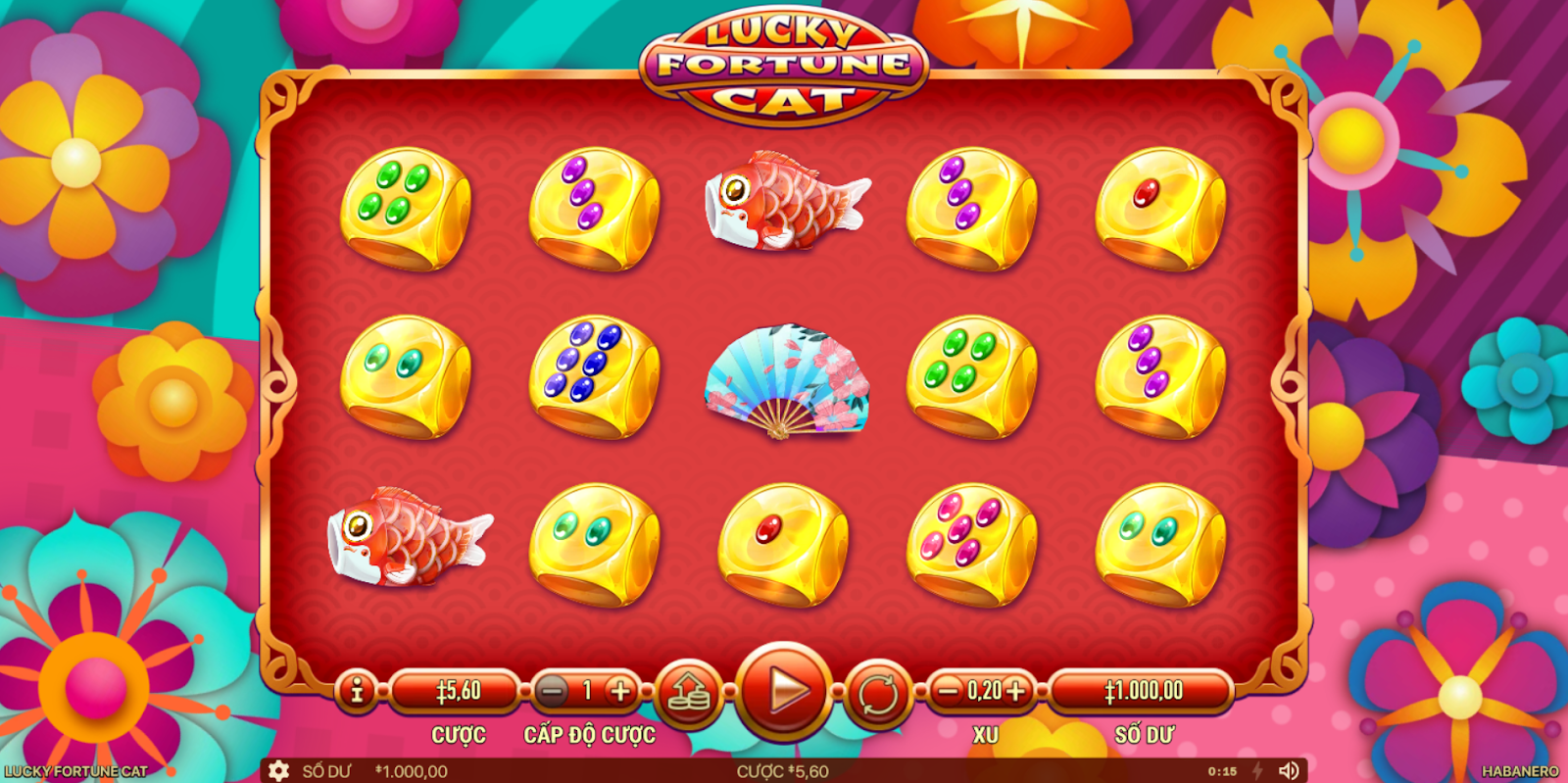Open the settings gear in the status bar

tap(279, 772)
